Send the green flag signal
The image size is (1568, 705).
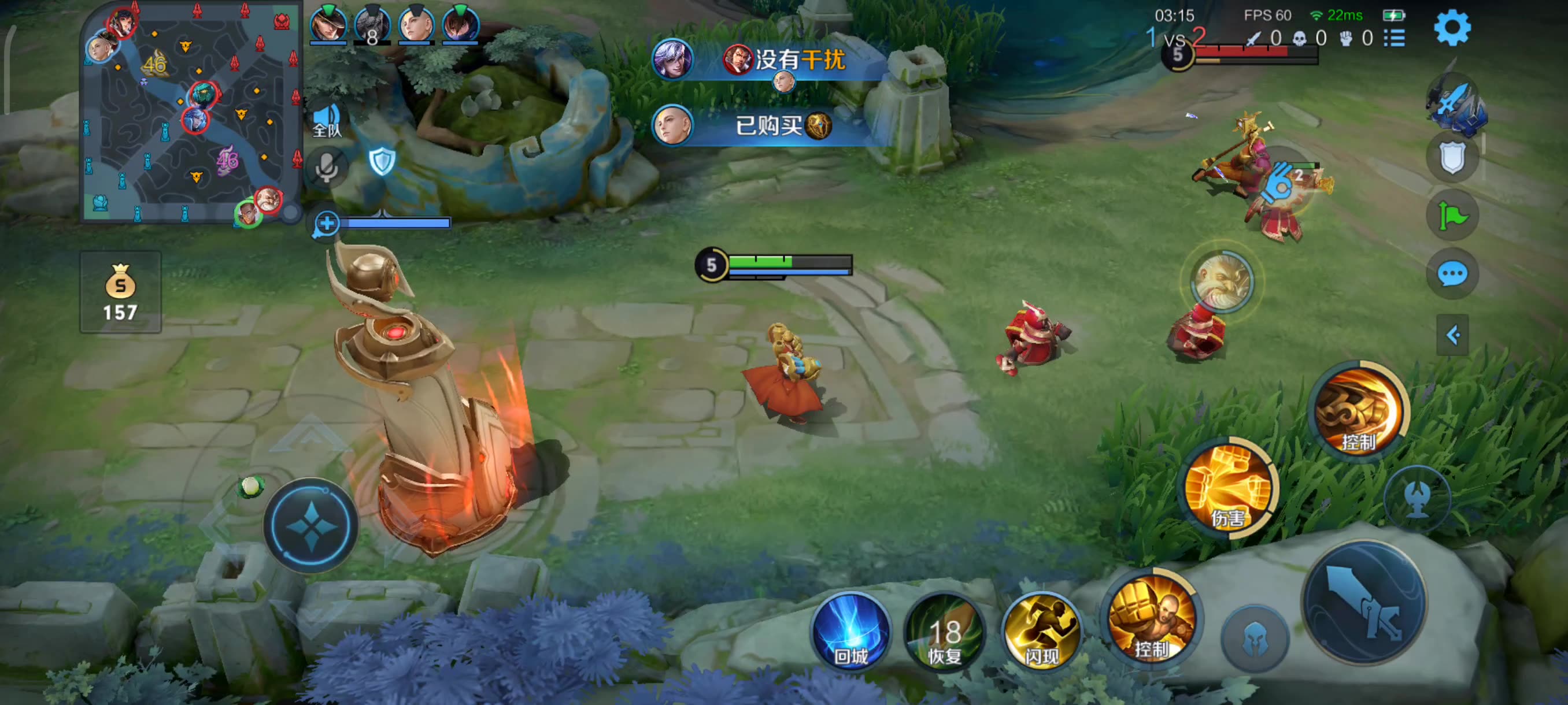[x=1452, y=216]
